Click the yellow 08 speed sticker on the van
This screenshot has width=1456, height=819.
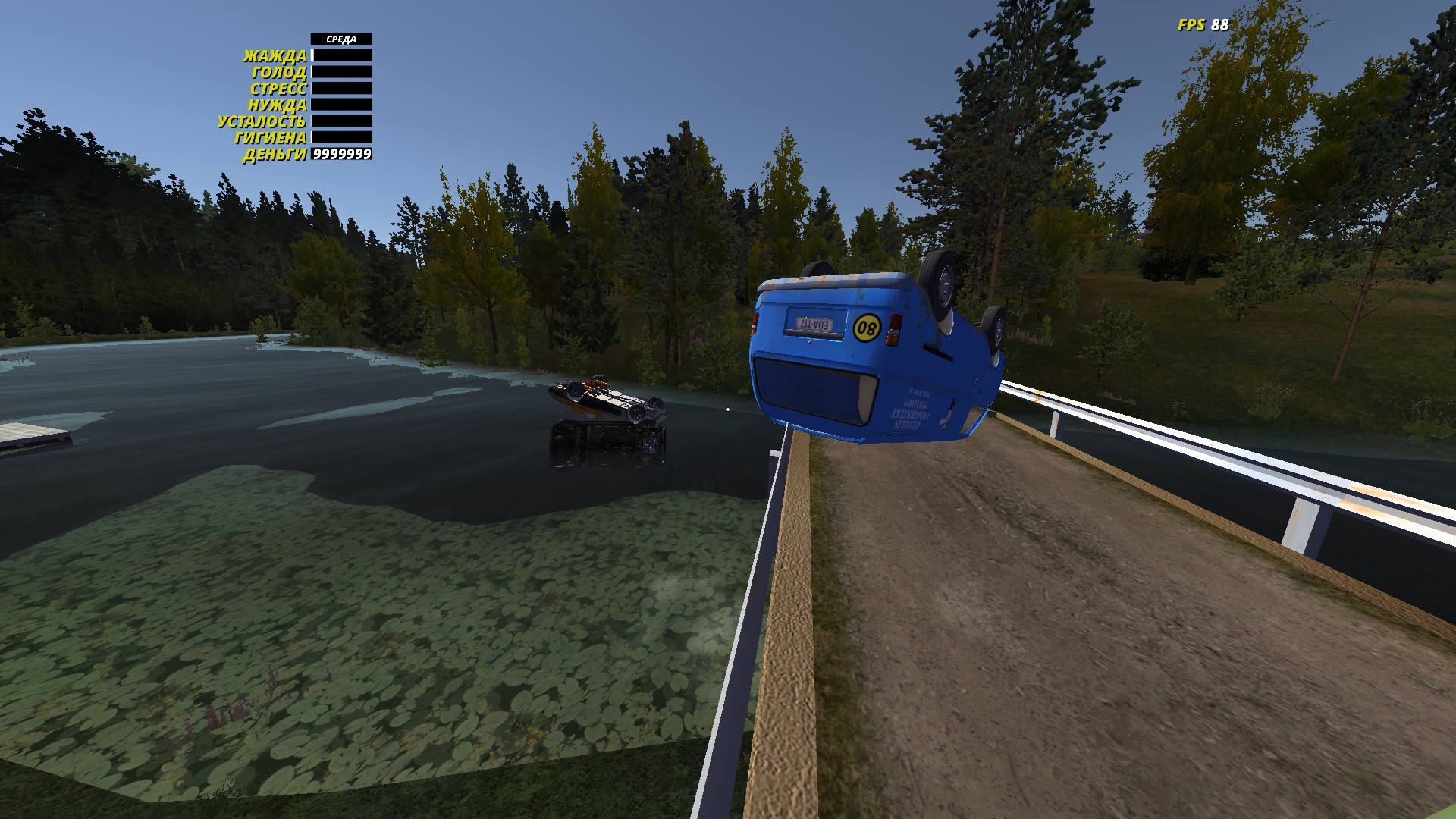pos(868,328)
